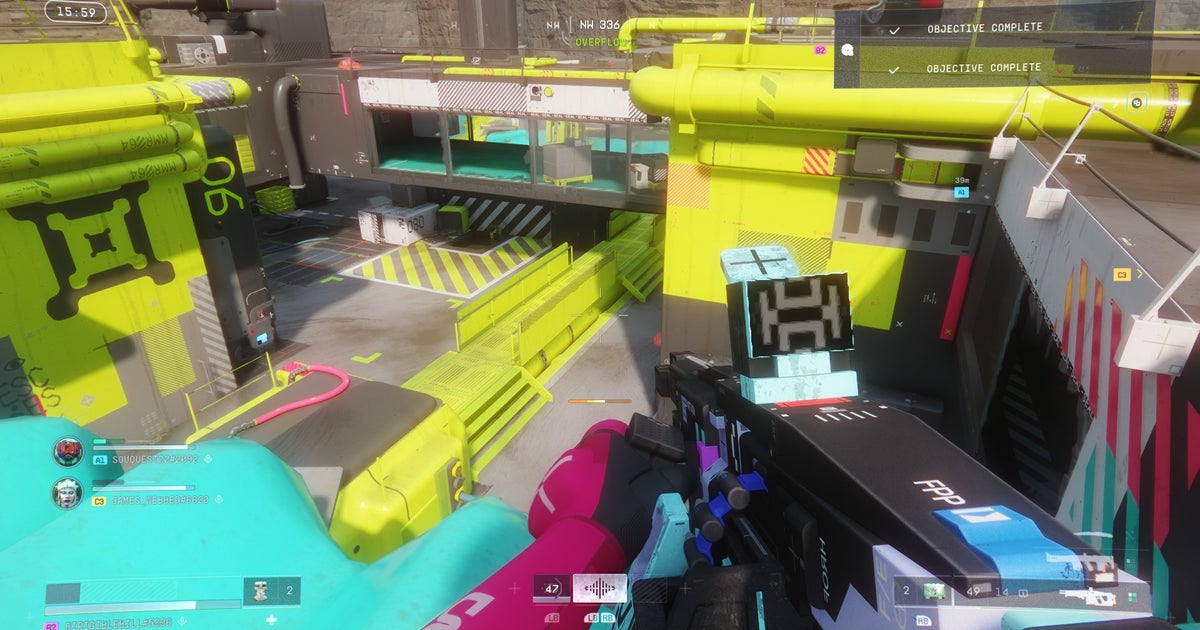
Task: Click the microphone icon beside SOUQUEST22
Action: tap(207, 459)
